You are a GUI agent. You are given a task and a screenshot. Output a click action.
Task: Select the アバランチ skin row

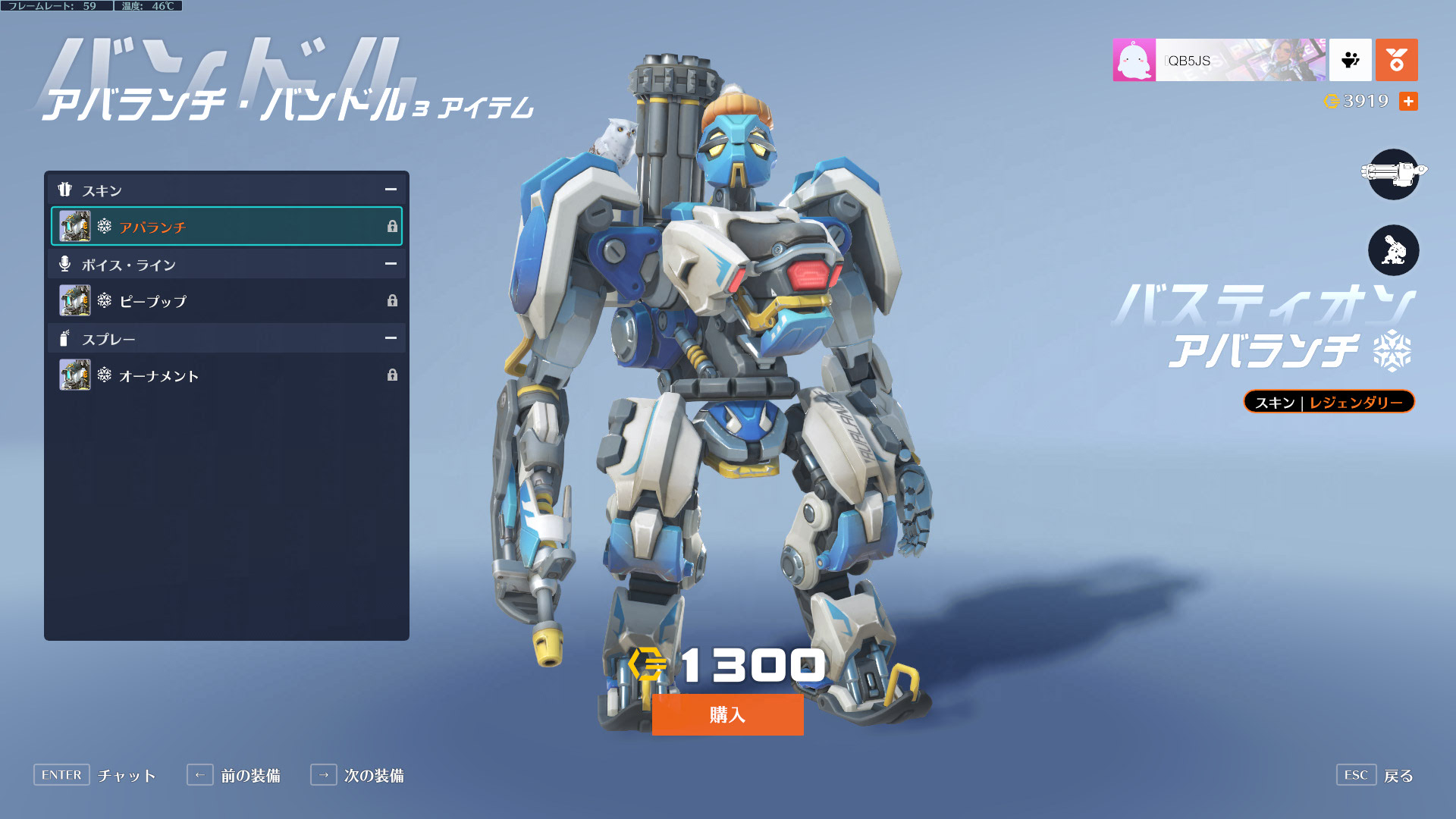click(x=226, y=227)
